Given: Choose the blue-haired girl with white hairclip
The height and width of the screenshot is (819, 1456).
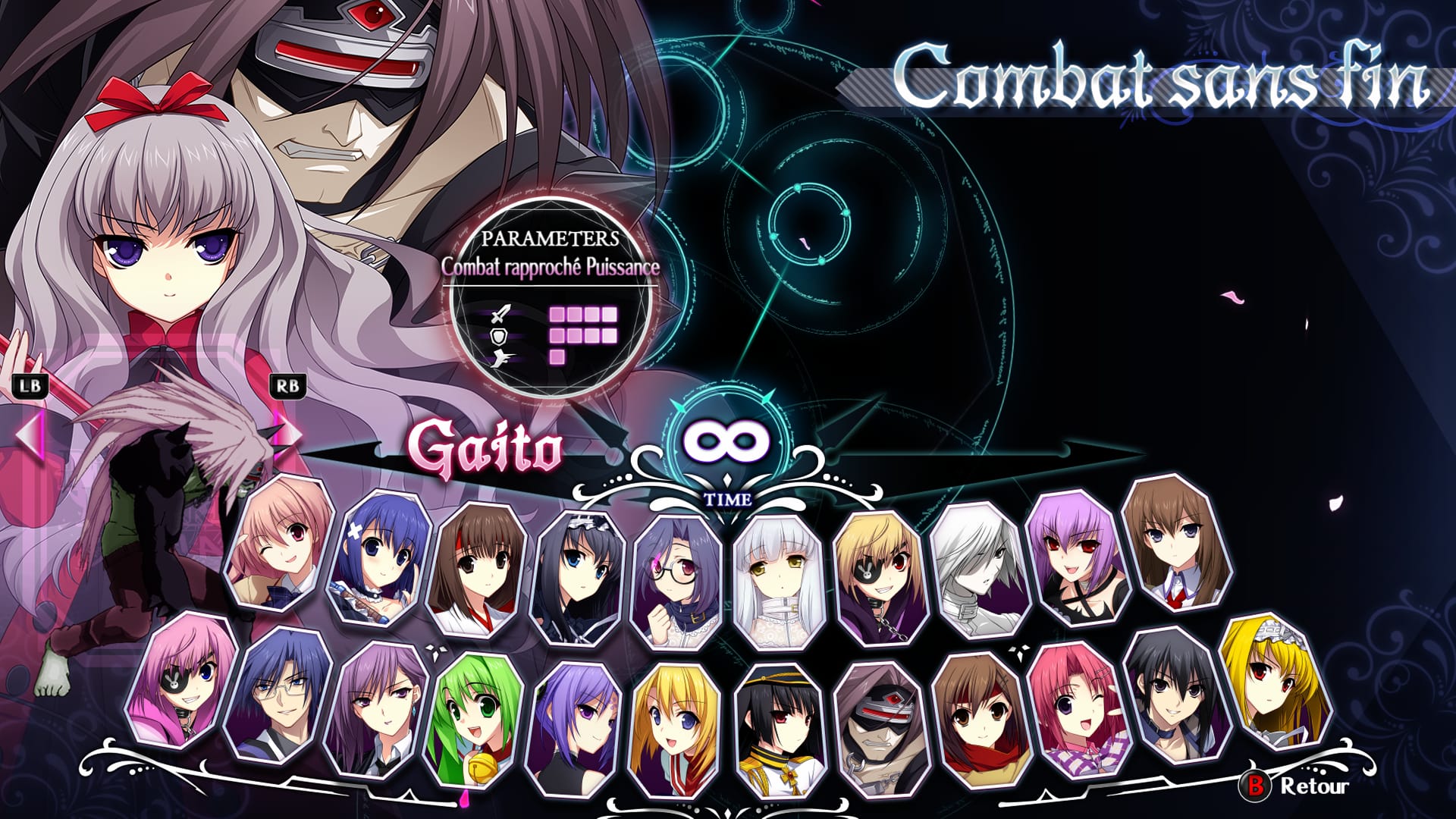Looking at the screenshot, I should pyautogui.click(x=381, y=557).
